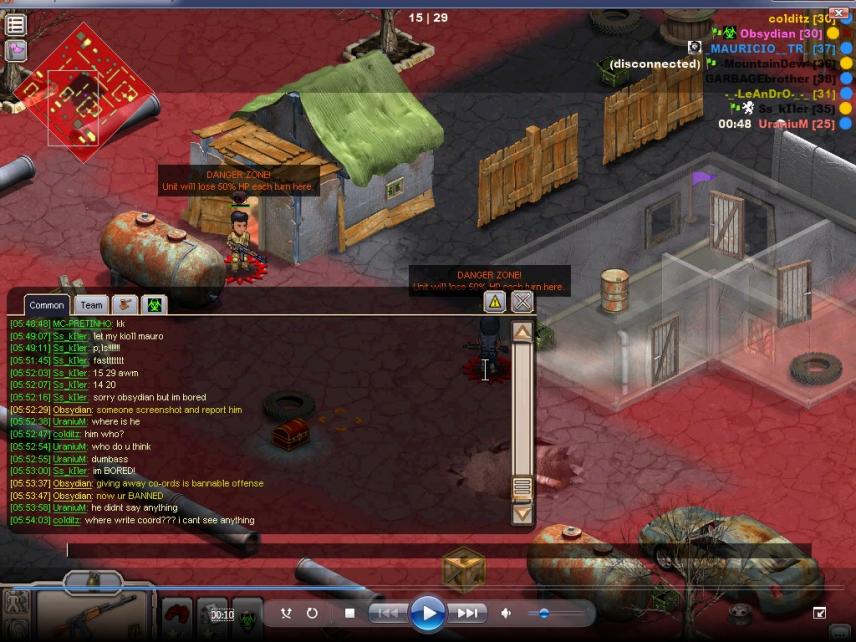The height and width of the screenshot is (642, 856).
Task: Select UraniuM in the player list
Action: pyautogui.click(x=783, y=124)
